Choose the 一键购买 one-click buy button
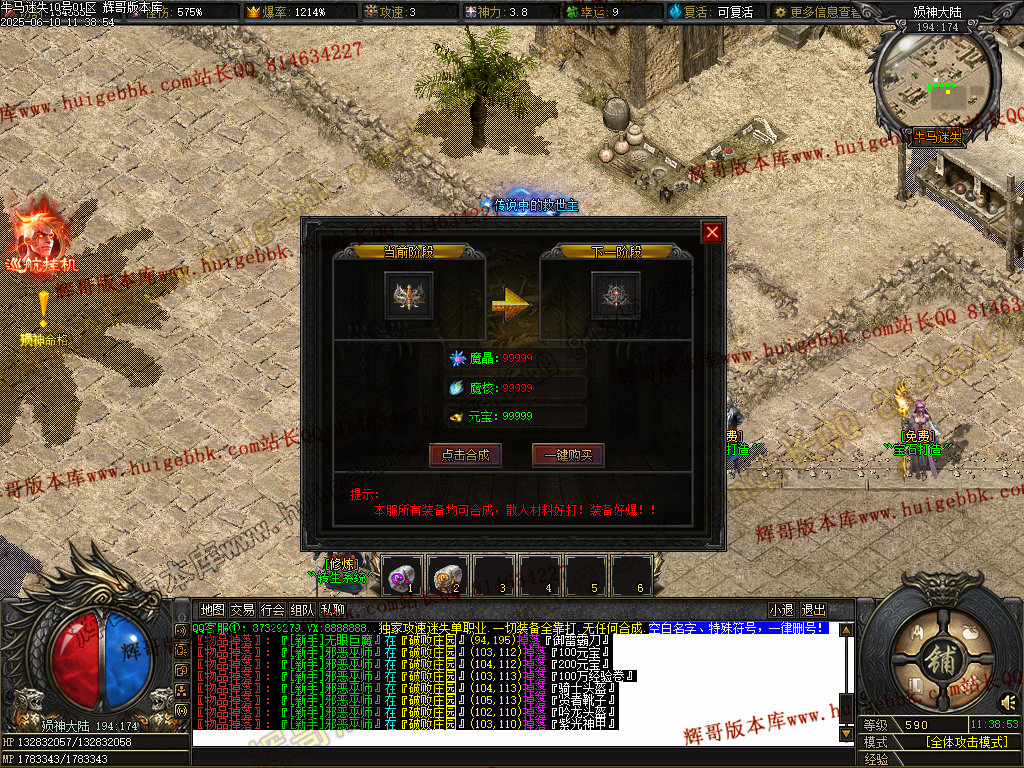 [x=568, y=455]
